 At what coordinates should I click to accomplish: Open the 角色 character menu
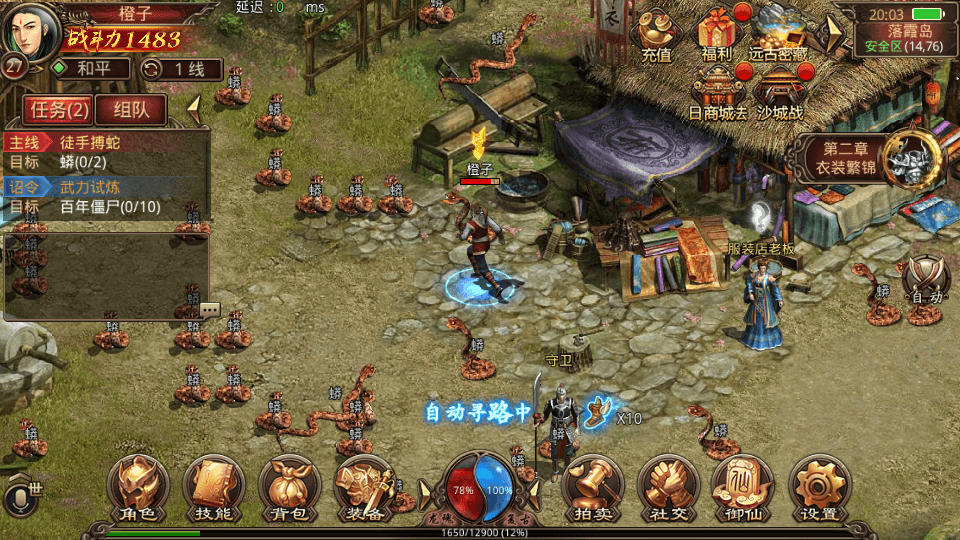pos(138,488)
